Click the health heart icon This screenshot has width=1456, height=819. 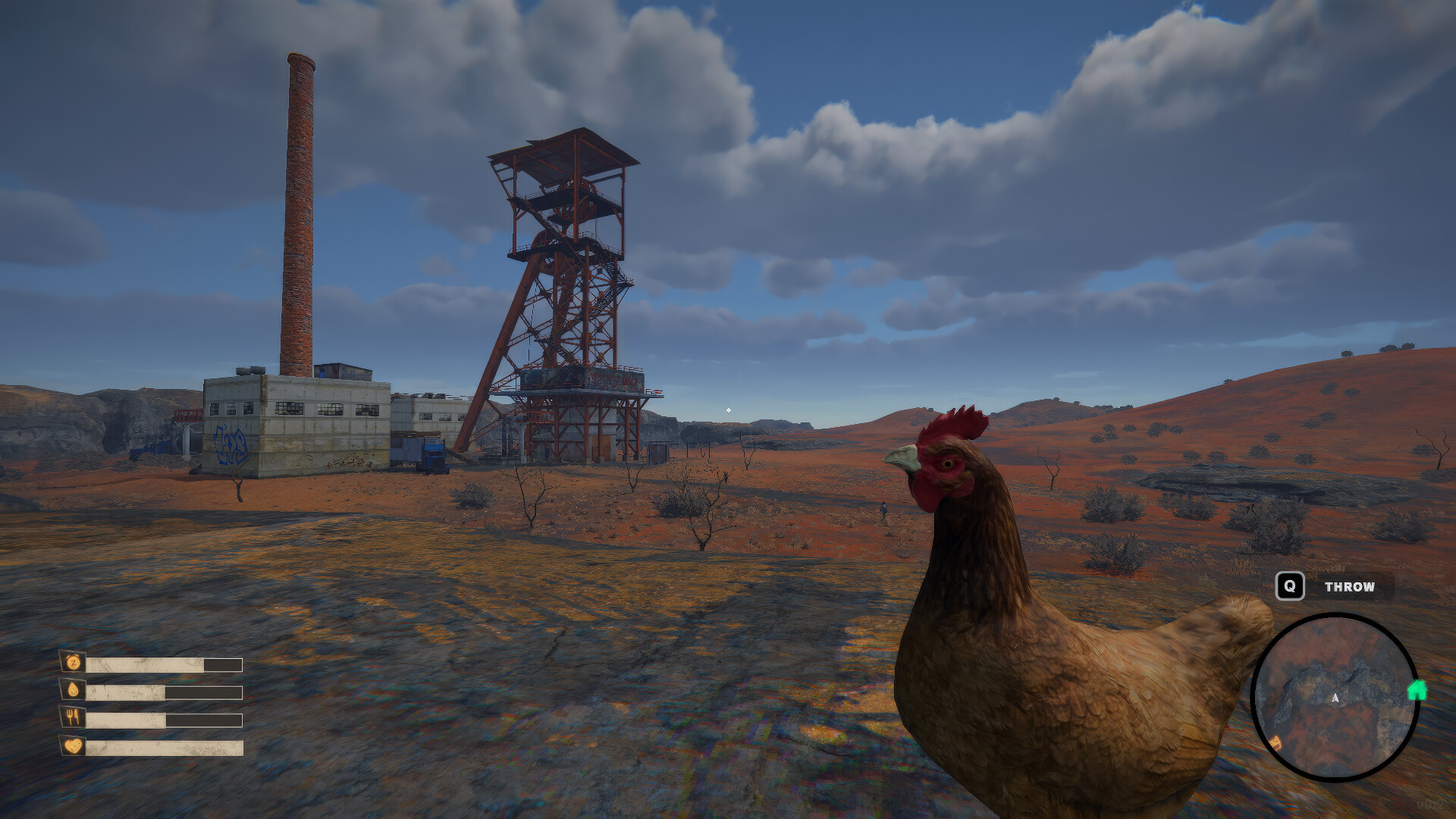coord(73,747)
